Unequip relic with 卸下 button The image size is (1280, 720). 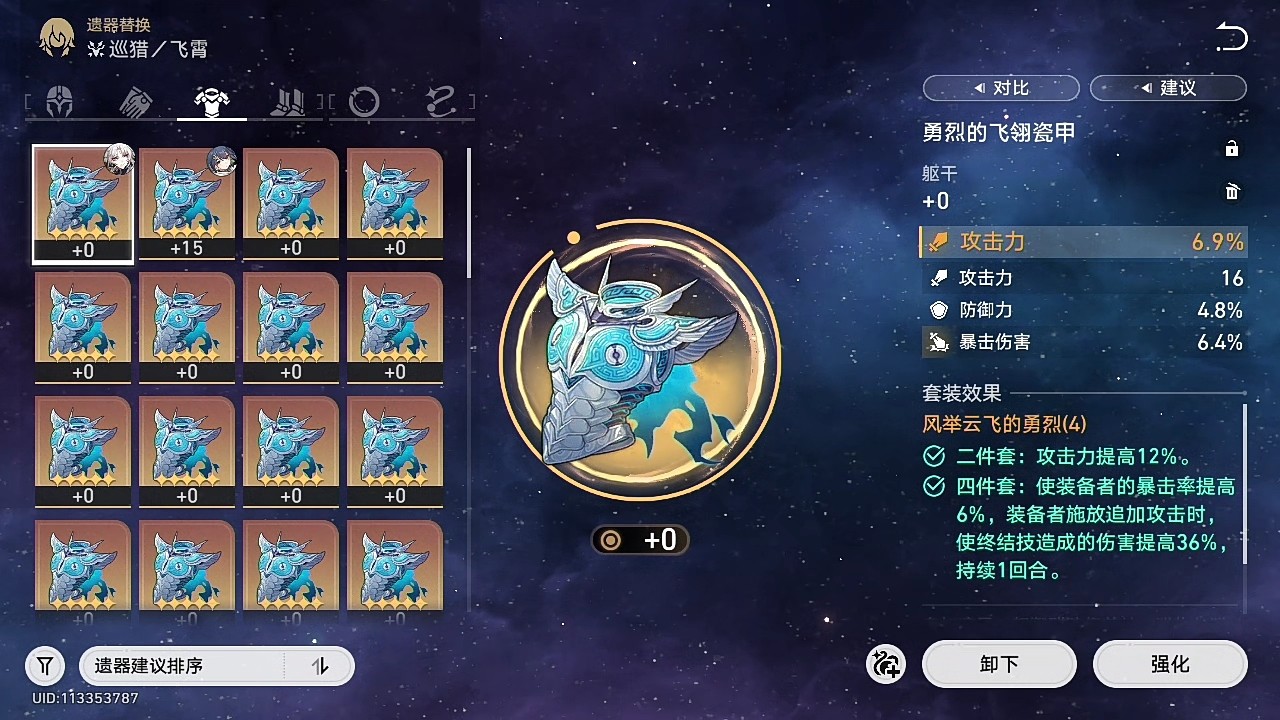click(x=999, y=664)
